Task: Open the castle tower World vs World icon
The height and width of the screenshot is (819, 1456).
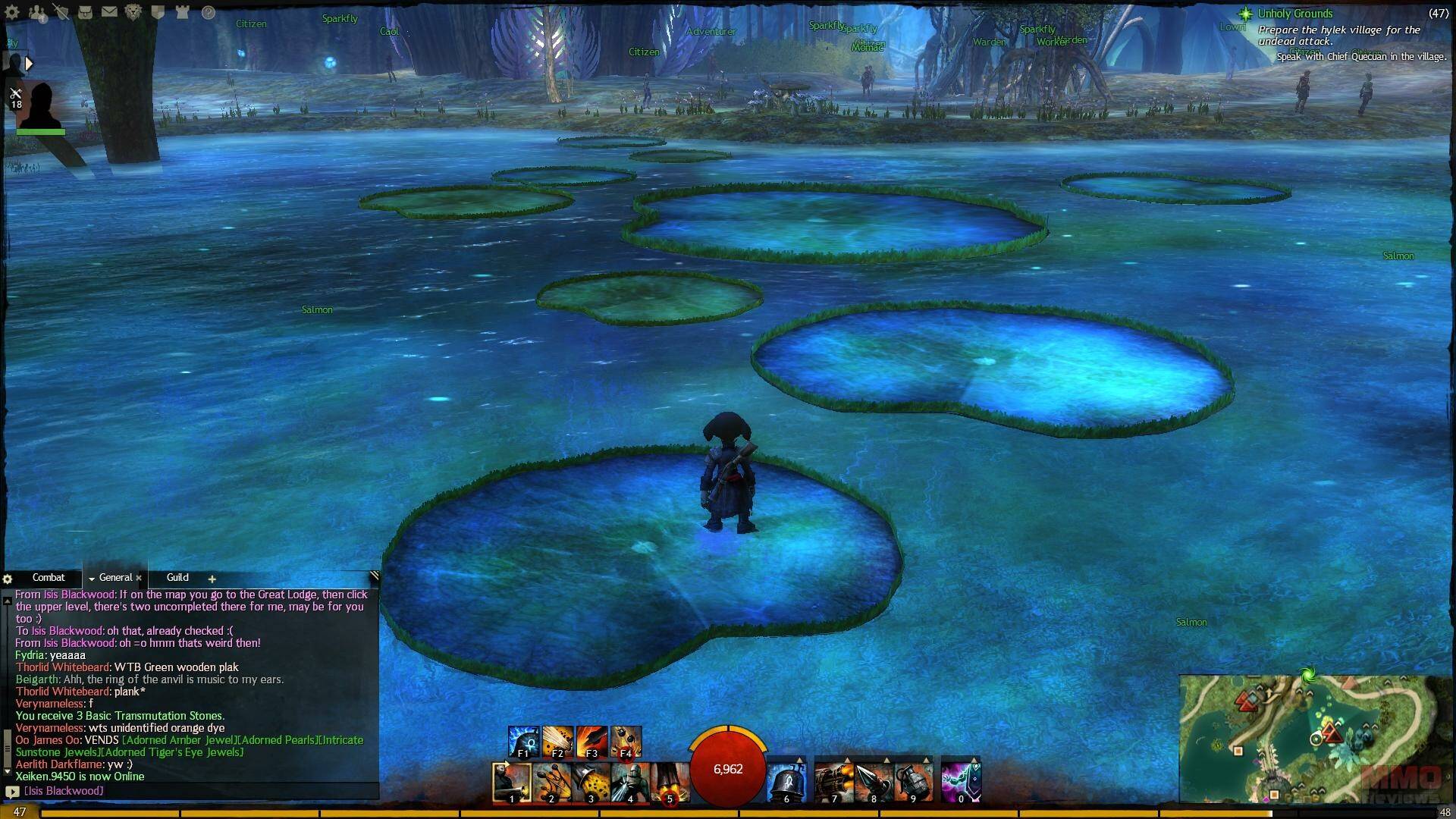Action: point(182,12)
